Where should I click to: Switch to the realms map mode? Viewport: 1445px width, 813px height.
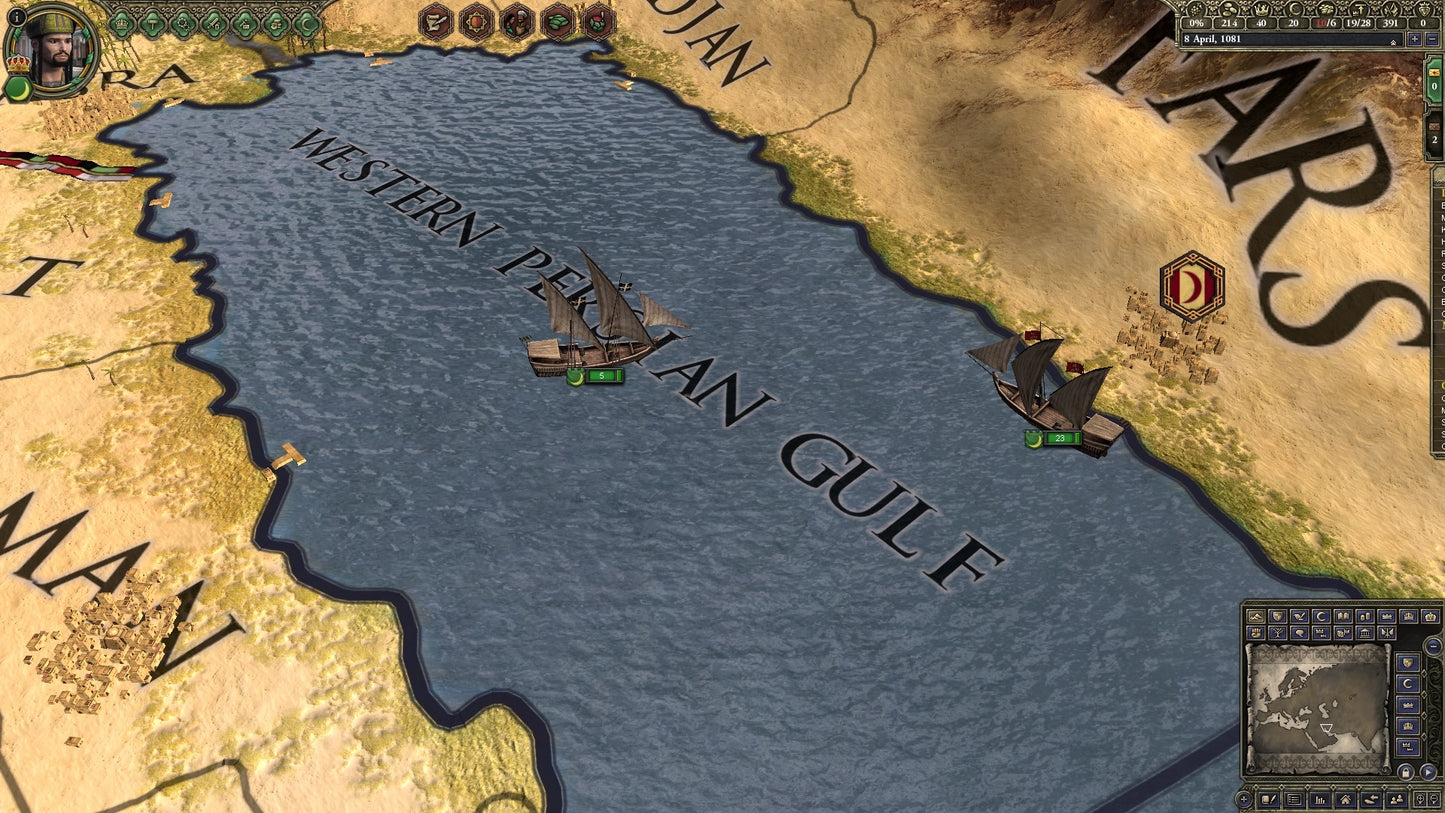(x=1276, y=616)
